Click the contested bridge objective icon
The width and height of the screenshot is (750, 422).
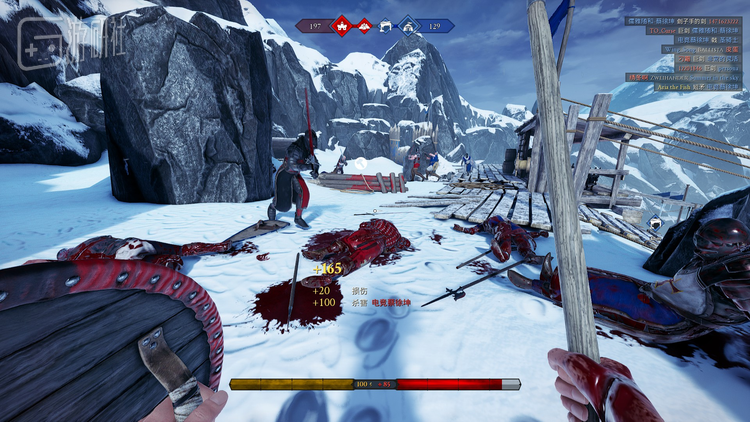click(386, 25)
